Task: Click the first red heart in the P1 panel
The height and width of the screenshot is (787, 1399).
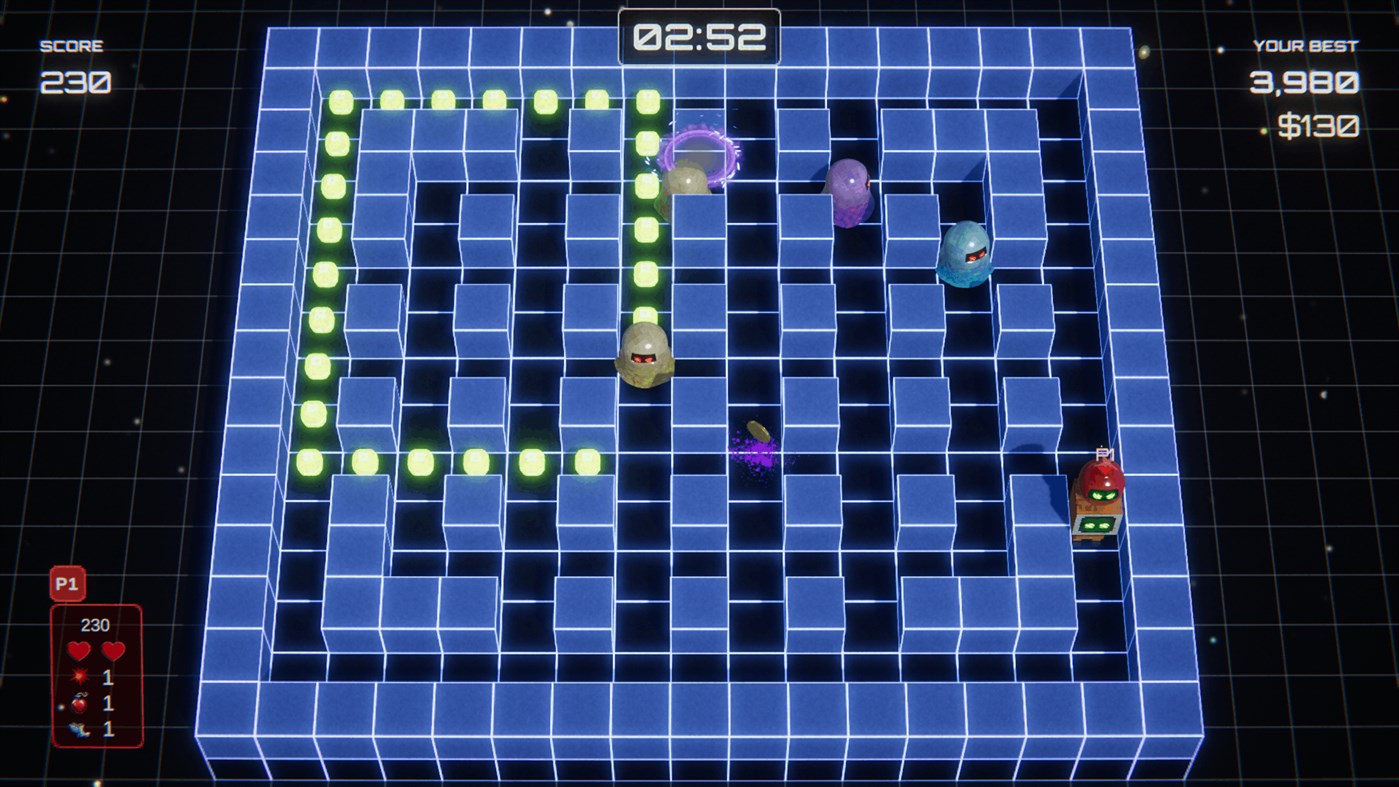Action: [x=78, y=651]
